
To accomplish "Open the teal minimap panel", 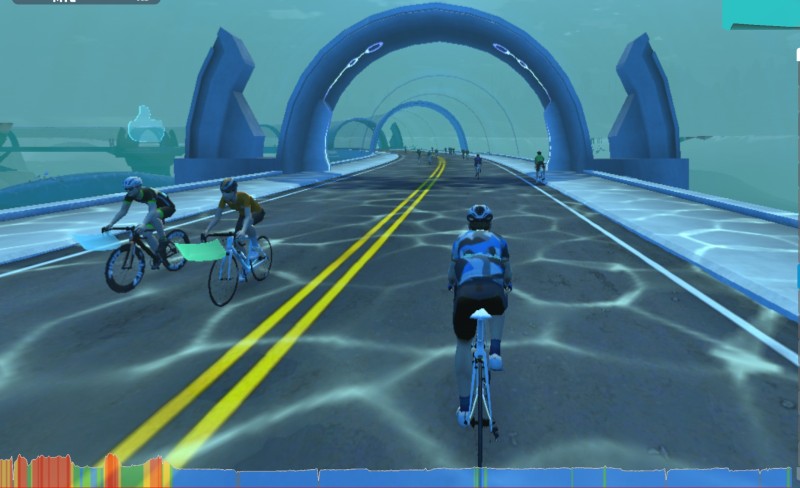I will click(760, 13).
